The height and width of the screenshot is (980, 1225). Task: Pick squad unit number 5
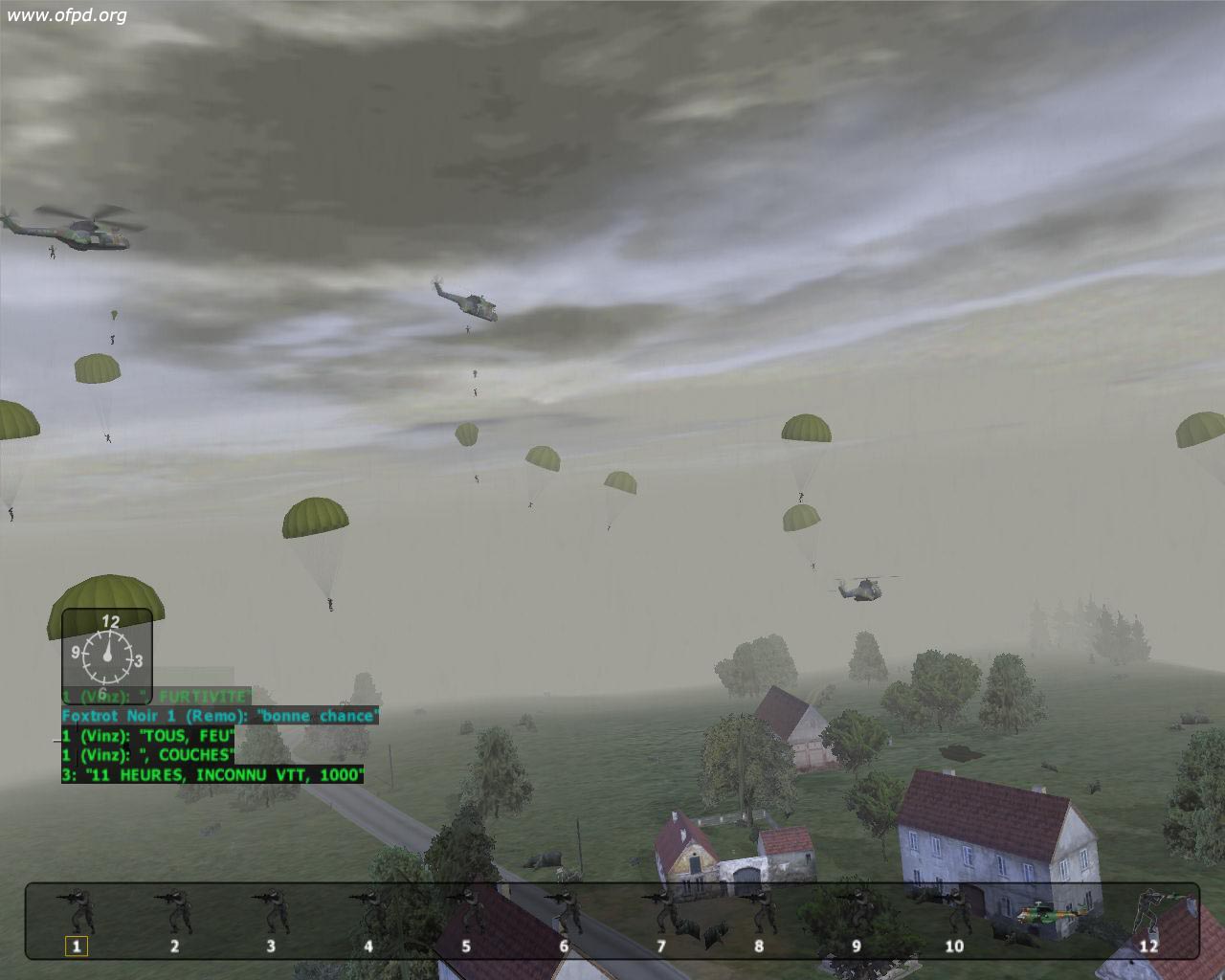[x=466, y=913]
